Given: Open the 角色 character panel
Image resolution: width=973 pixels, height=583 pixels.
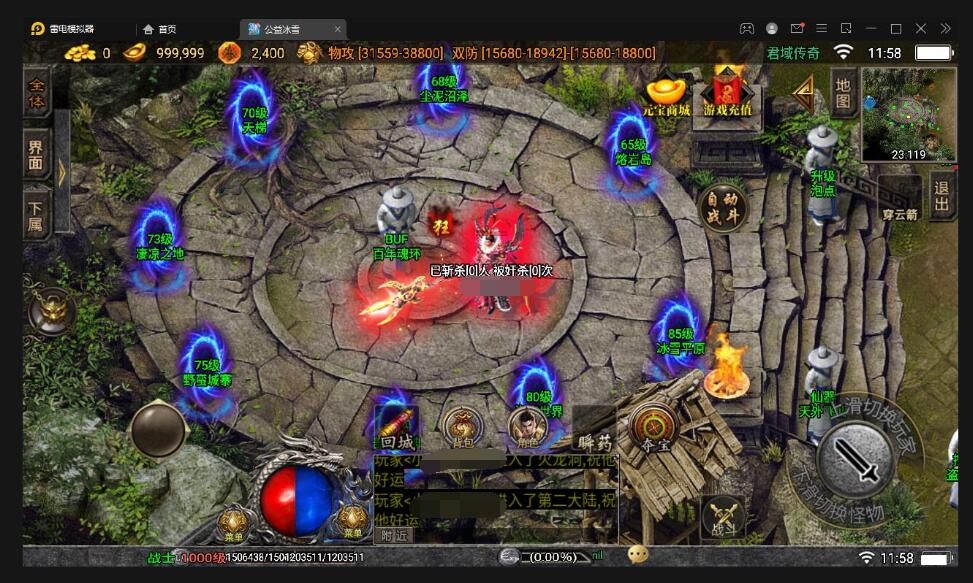Looking at the screenshot, I should 527,427.
